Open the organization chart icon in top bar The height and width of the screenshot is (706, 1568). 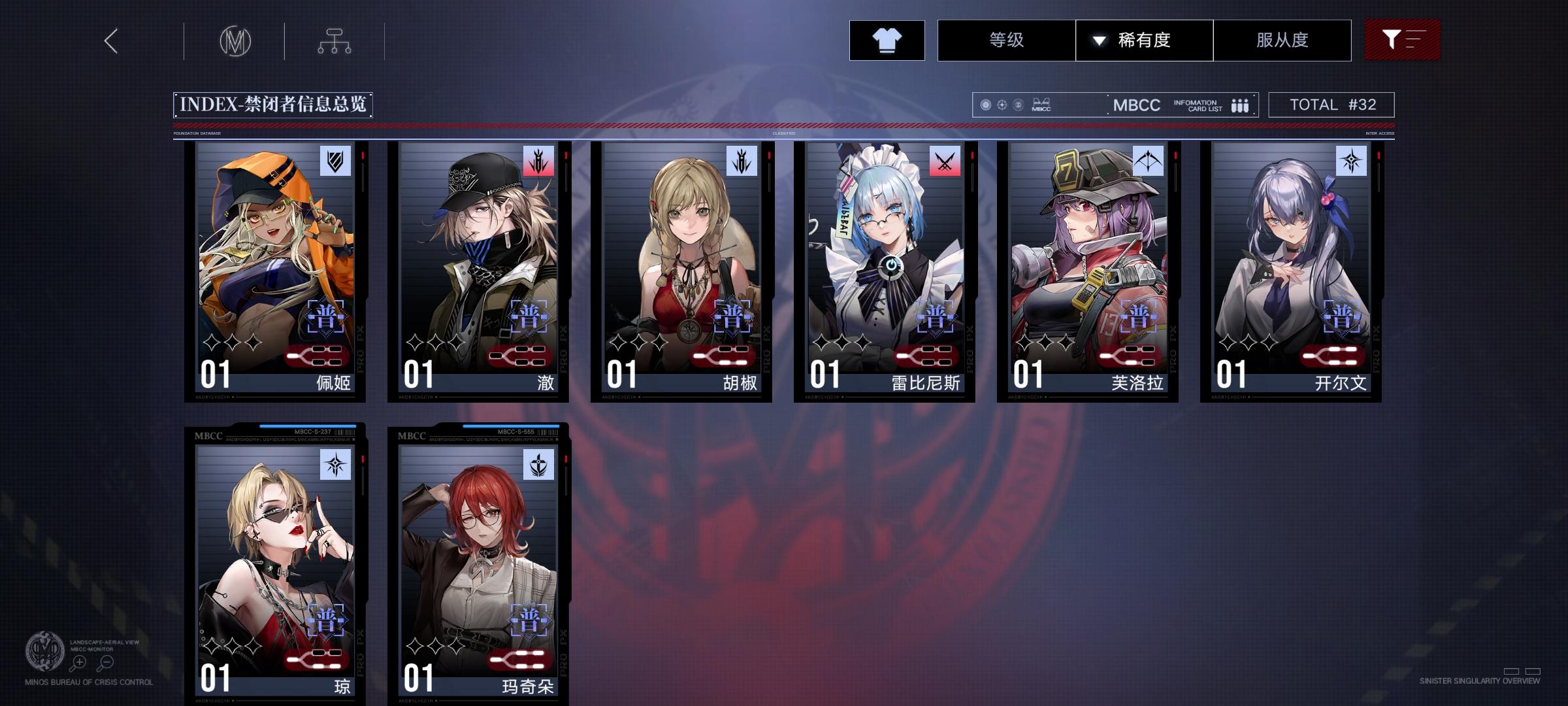(x=336, y=40)
